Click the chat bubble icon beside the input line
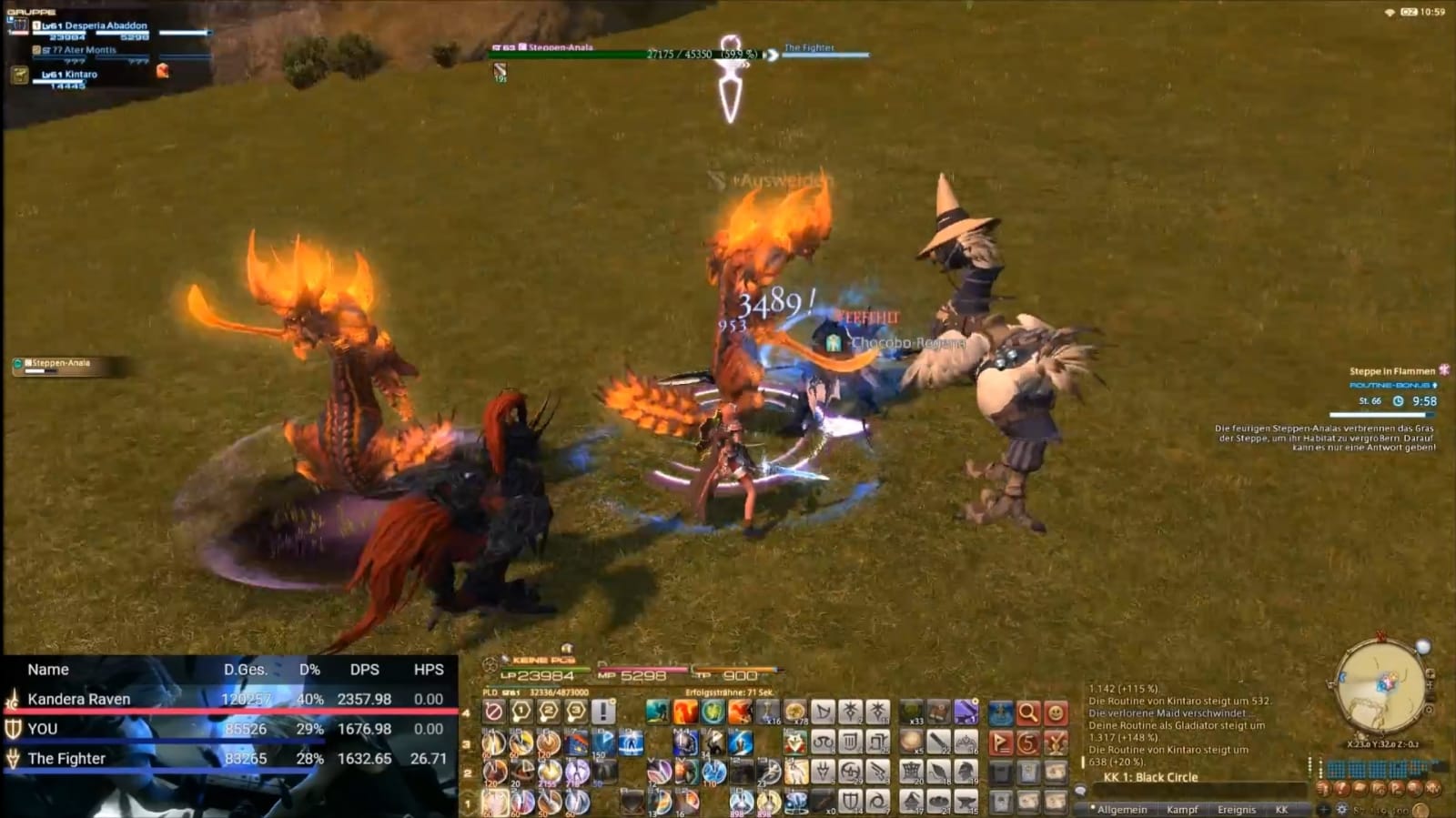 (x=1080, y=791)
